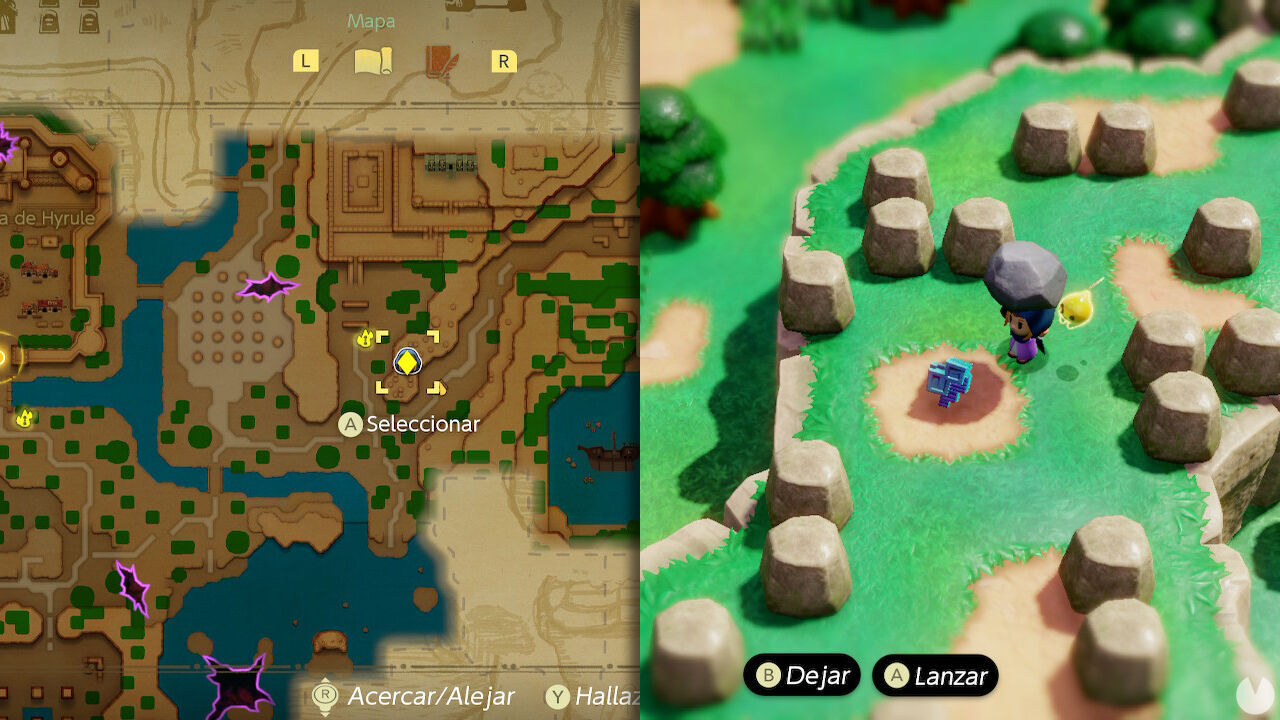1280x720 pixels.
Task: Click the L shoulder button icon
Action: [x=305, y=61]
